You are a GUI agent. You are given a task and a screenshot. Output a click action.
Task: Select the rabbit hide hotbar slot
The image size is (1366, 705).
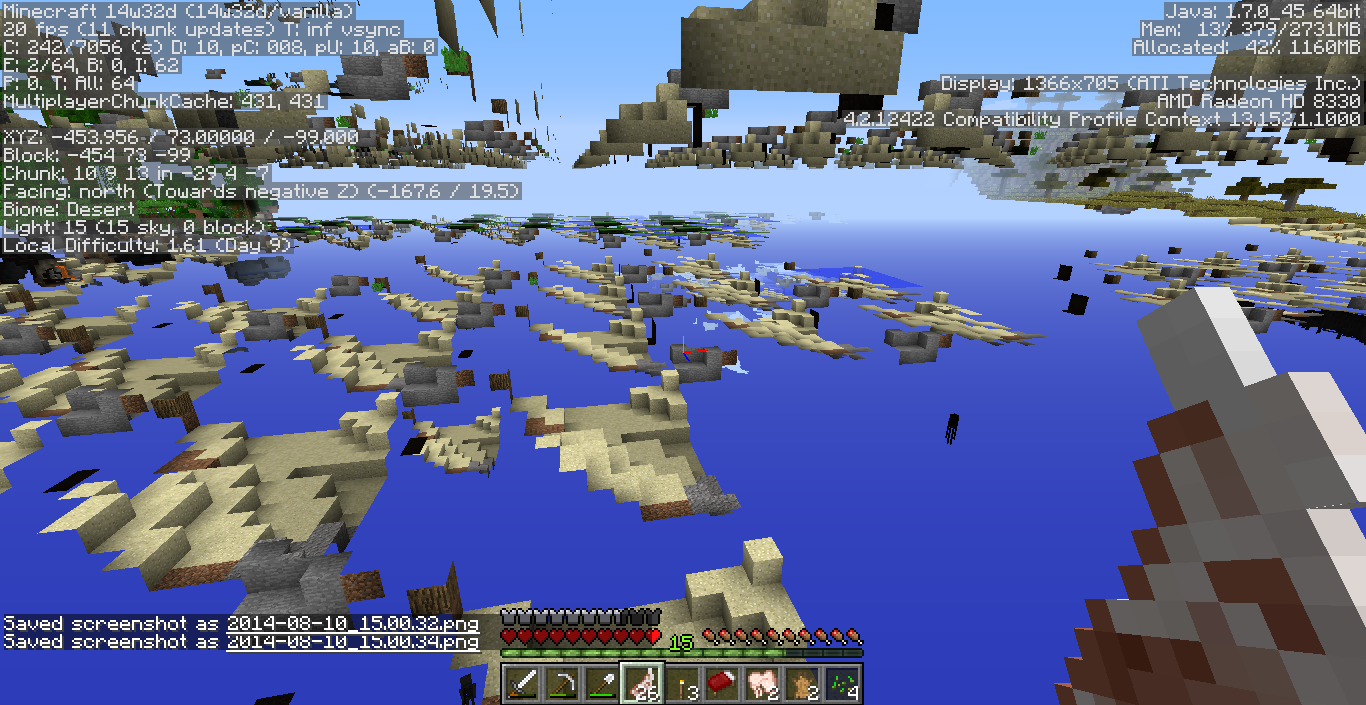(802, 684)
